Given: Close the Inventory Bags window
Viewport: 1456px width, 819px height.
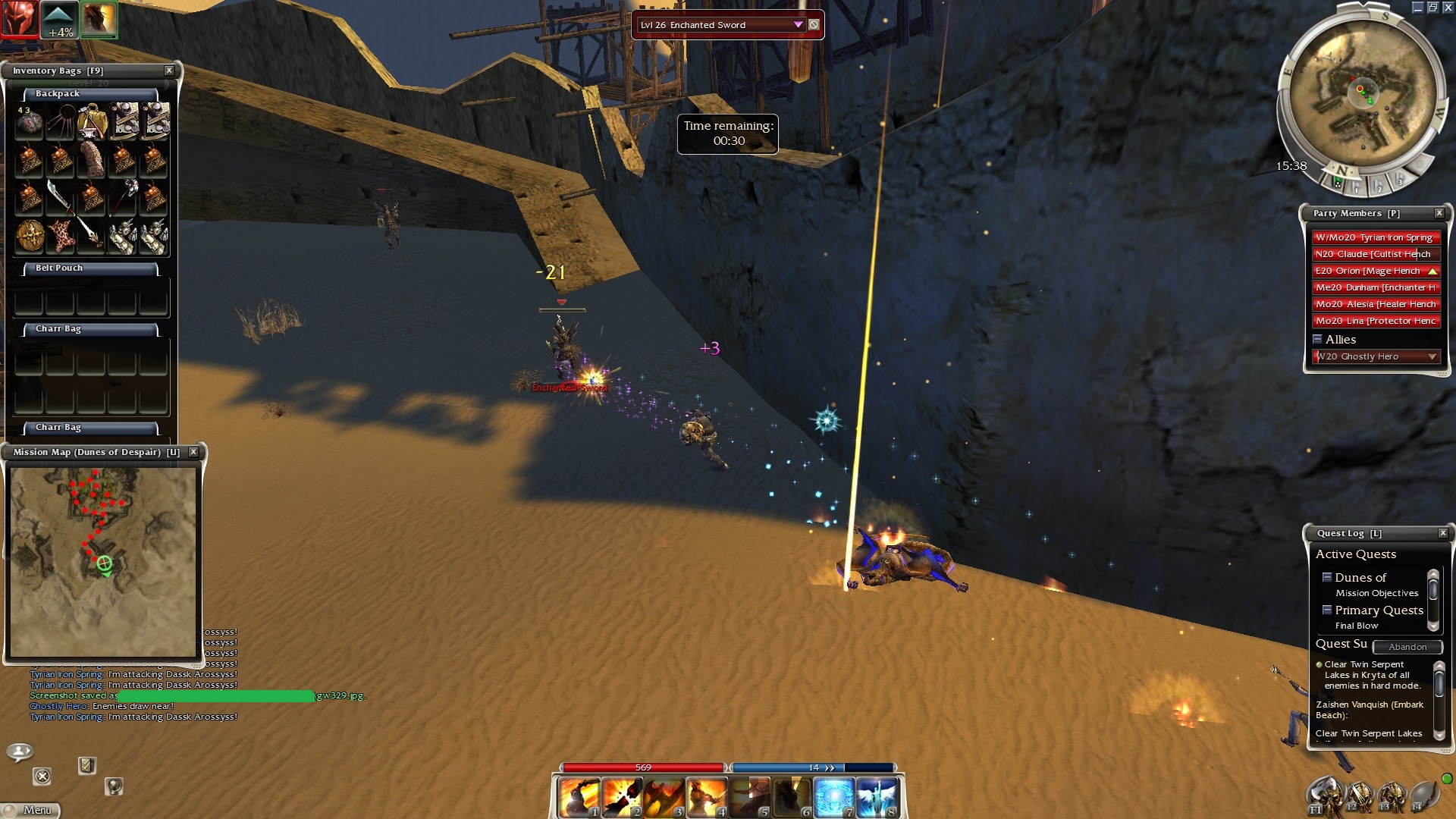Looking at the screenshot, I should click(x=169, y=71).
